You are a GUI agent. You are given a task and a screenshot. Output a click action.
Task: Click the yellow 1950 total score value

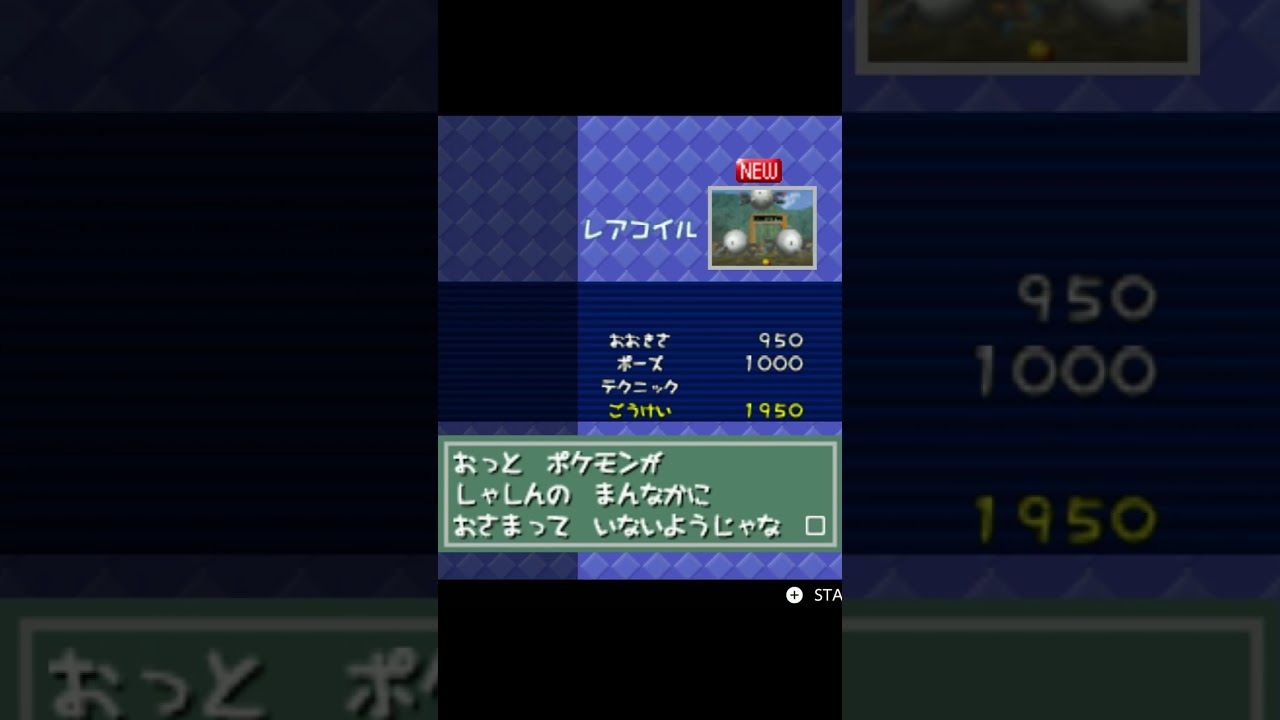pyautogui.click(x=770, y=410)
